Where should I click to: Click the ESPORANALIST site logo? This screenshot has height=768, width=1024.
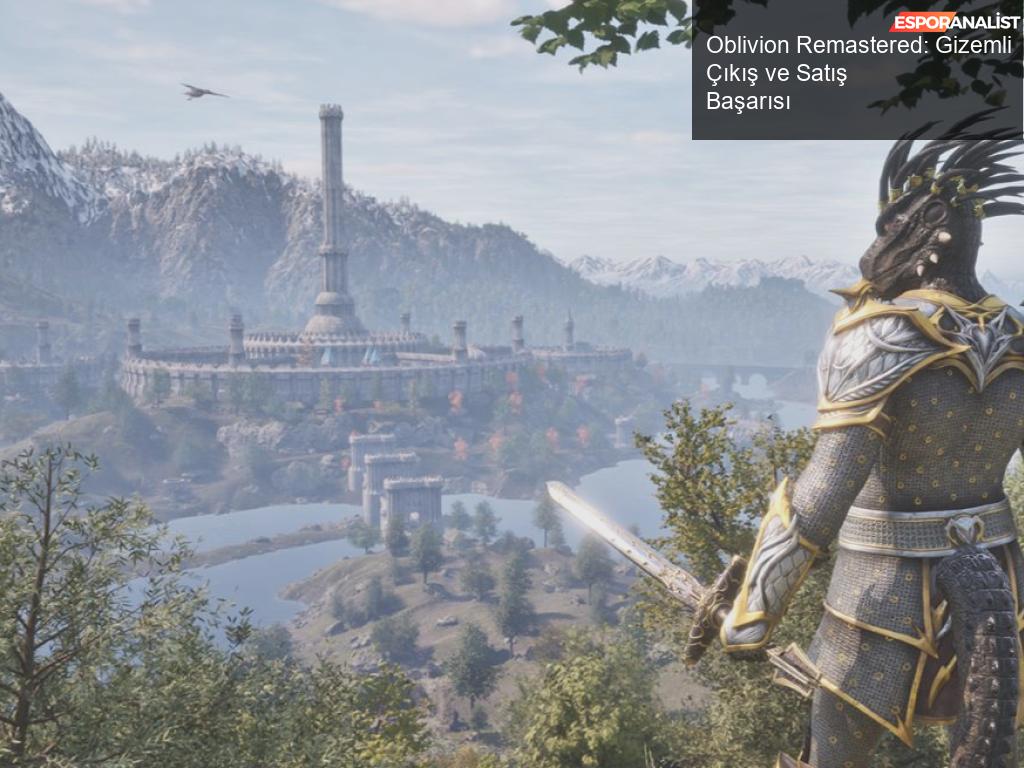tap(954, 21)
